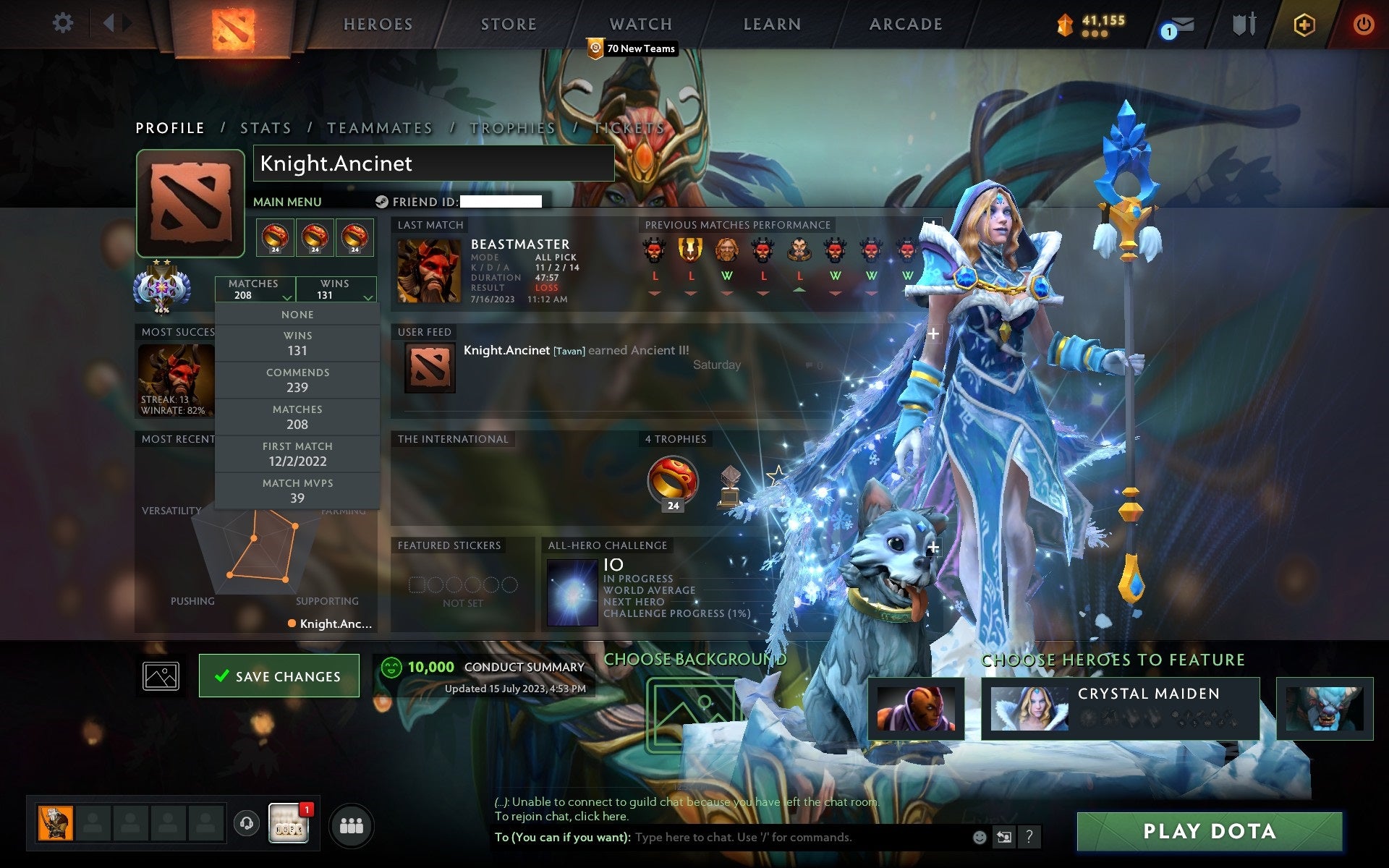The height and width of the screenshot is (868, 1389).
Task: Select MATCH MVPS stat option
Action: 297,490
